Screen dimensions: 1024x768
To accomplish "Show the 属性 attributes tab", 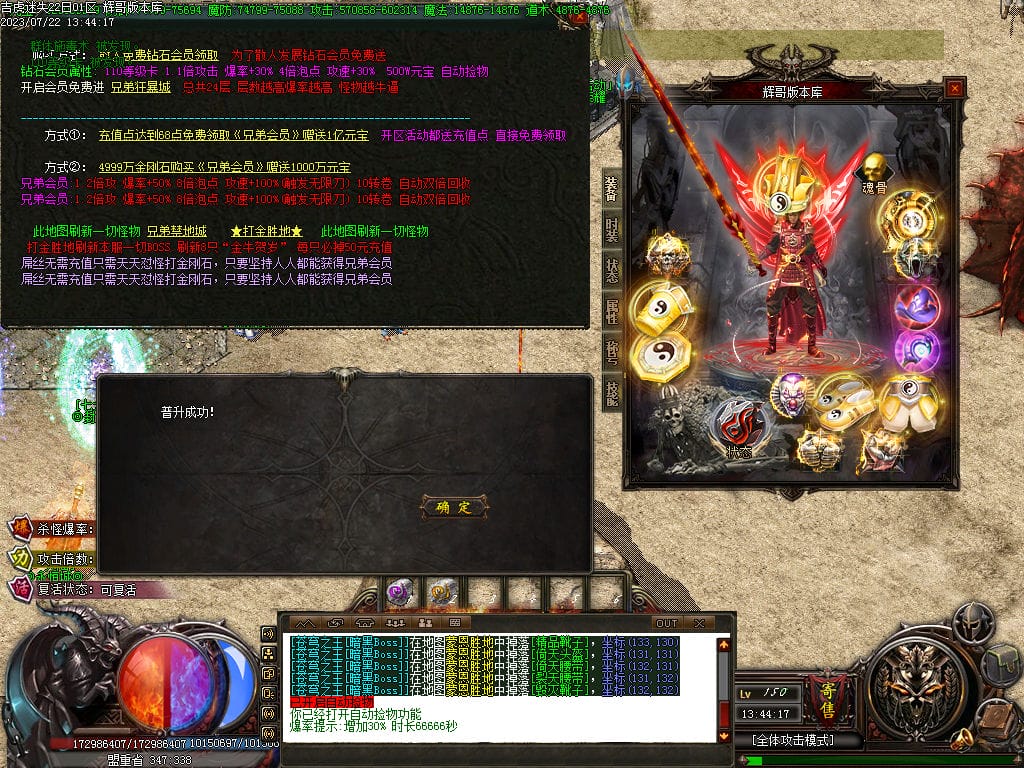I will tap(611, 312).
